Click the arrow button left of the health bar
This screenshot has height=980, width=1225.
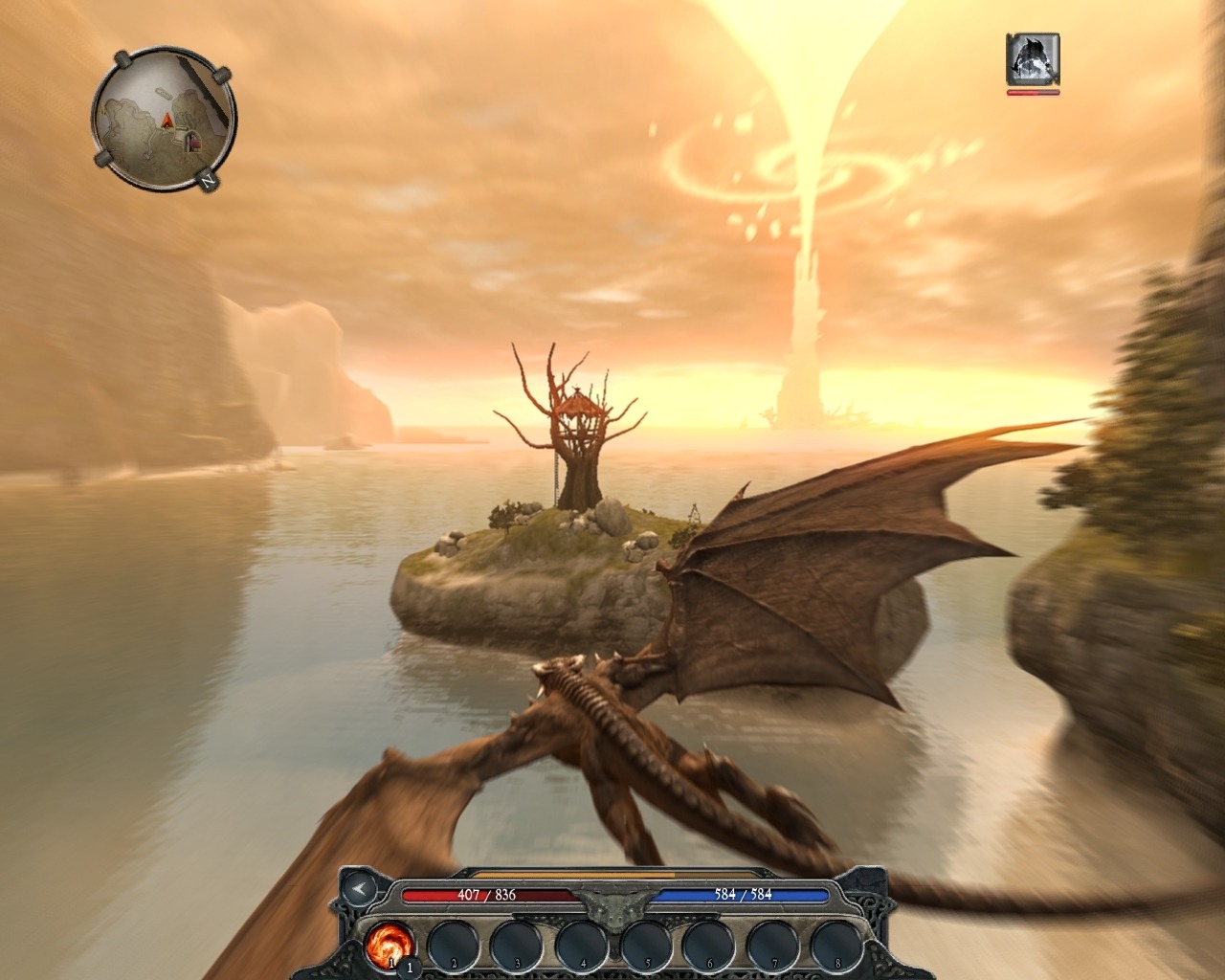(x=360, y=889)
